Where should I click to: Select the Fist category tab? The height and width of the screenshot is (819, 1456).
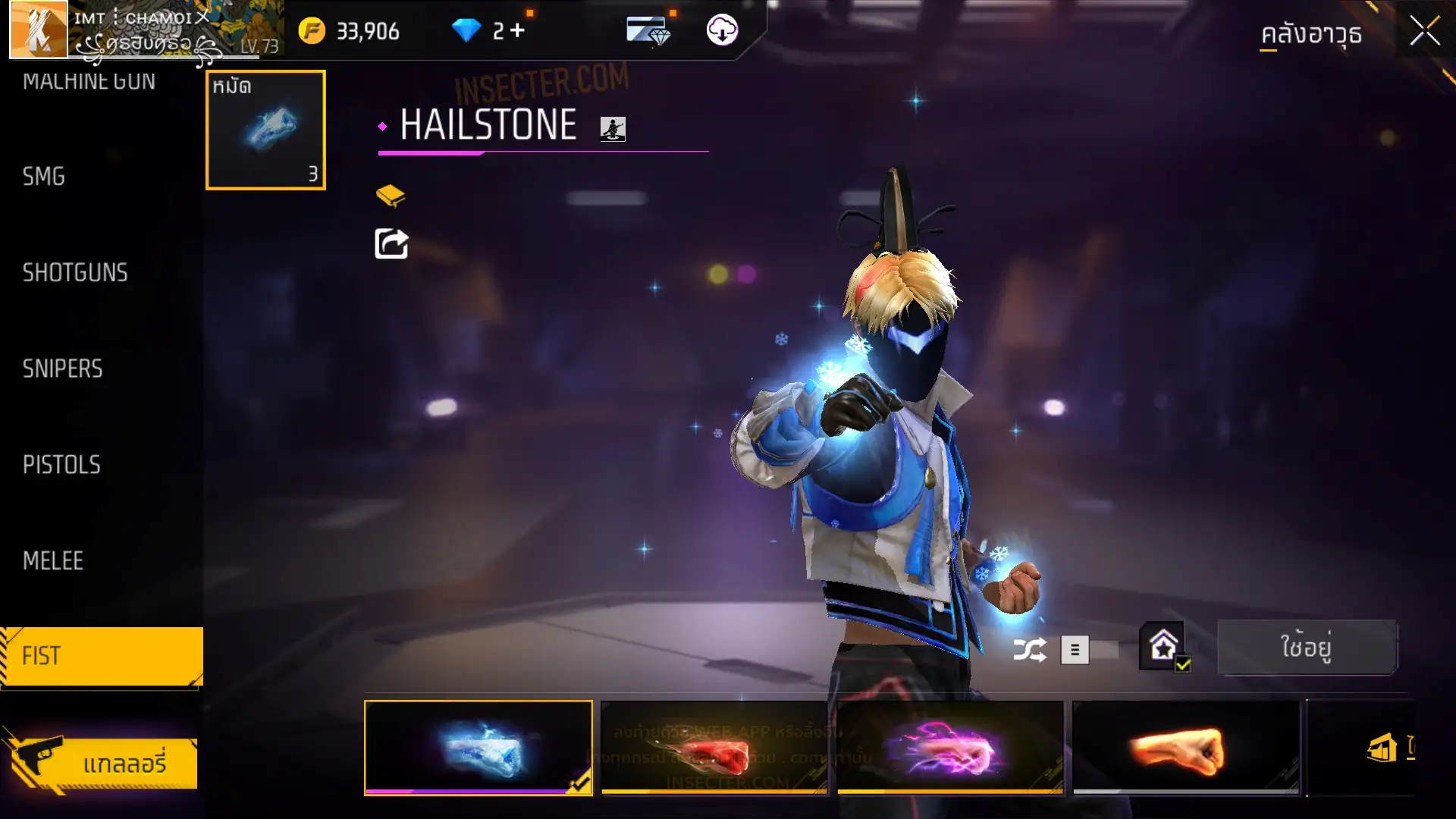pyautogui.click(x=102, y=657)
